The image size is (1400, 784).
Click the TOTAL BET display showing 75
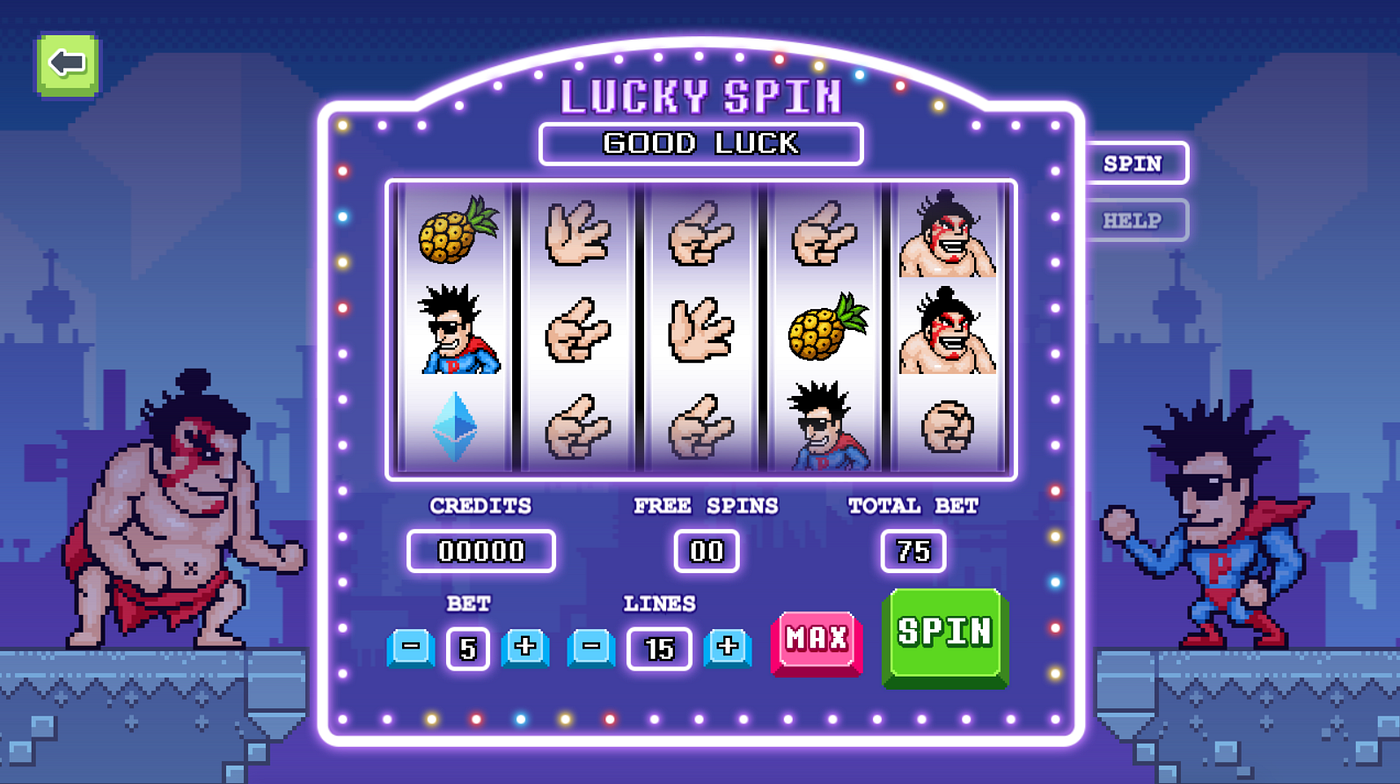[x=914, y=551]
